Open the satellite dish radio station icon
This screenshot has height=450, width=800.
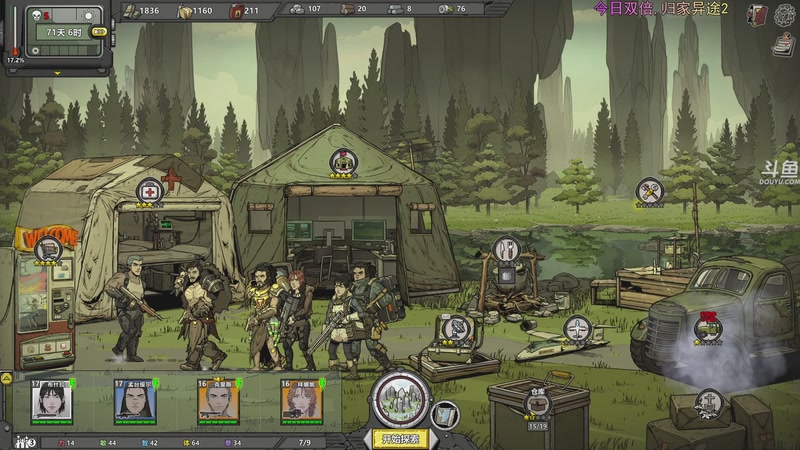(x=455, y=327)
